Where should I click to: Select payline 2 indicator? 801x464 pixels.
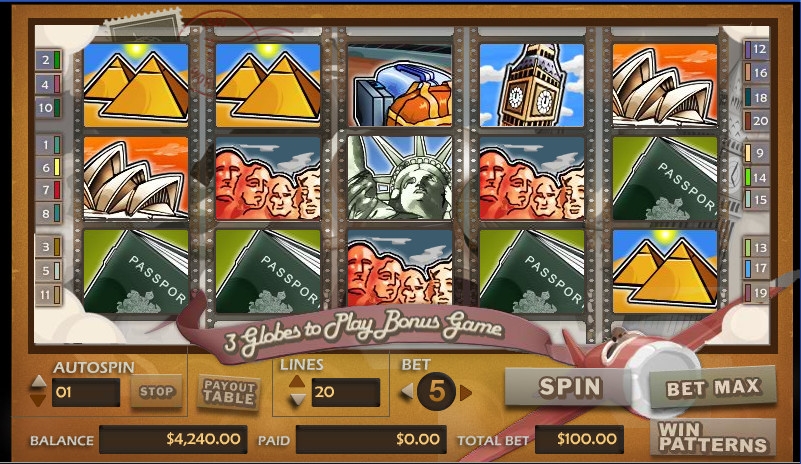click(x=46, y=60)
